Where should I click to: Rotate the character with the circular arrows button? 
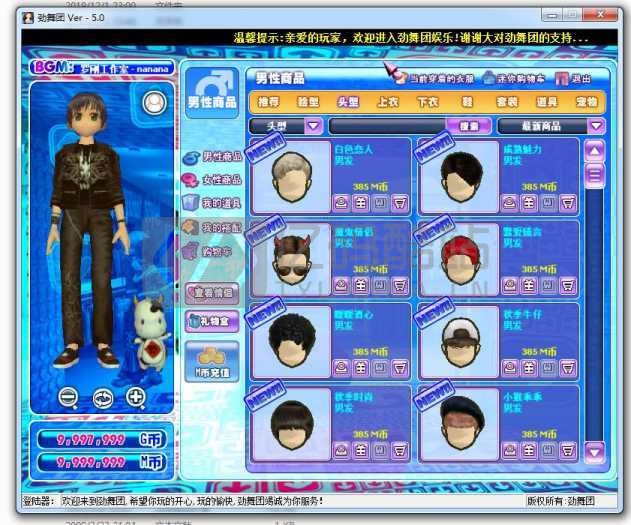click(102, 397)
